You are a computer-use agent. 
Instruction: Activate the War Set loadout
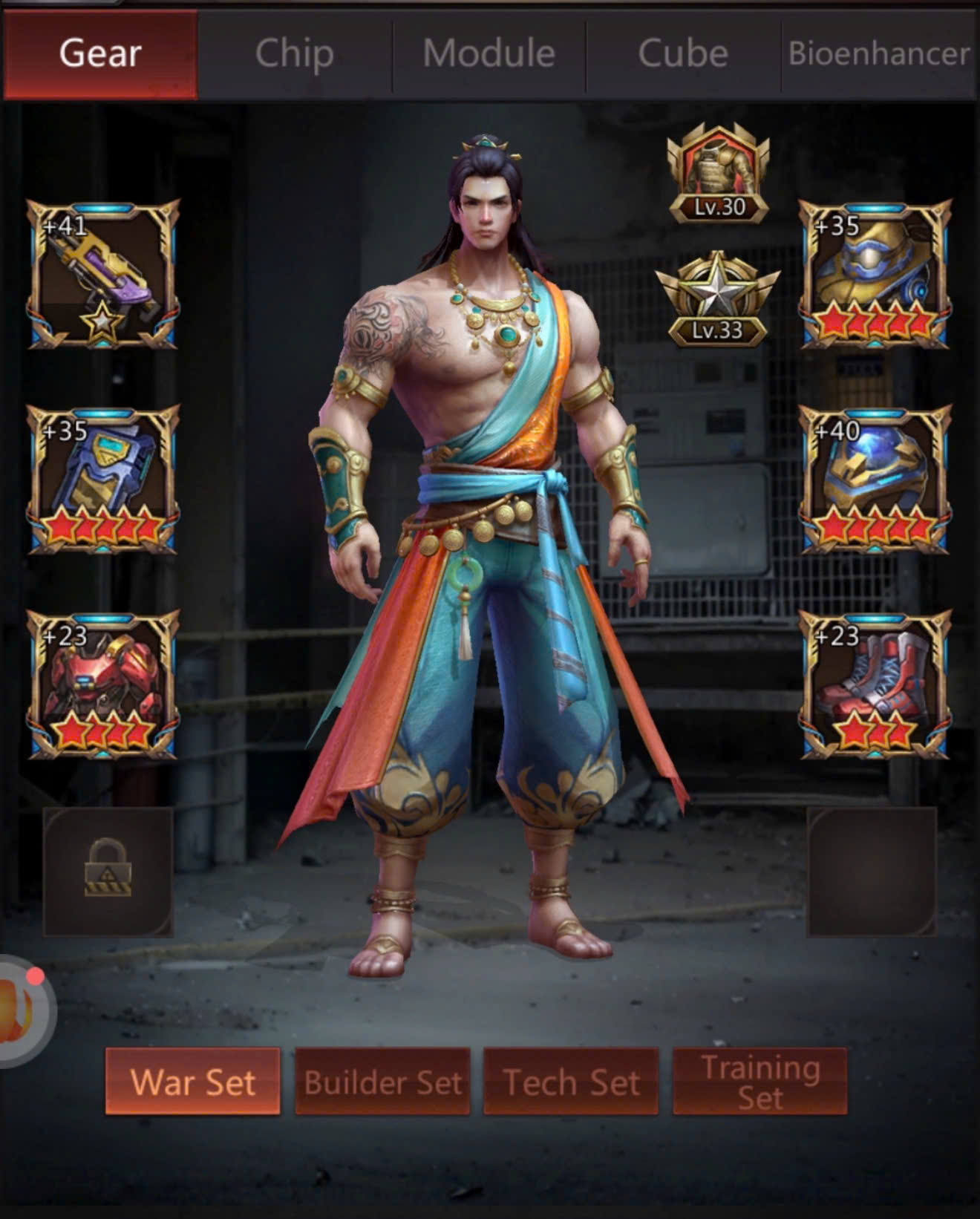[193, 1082]
